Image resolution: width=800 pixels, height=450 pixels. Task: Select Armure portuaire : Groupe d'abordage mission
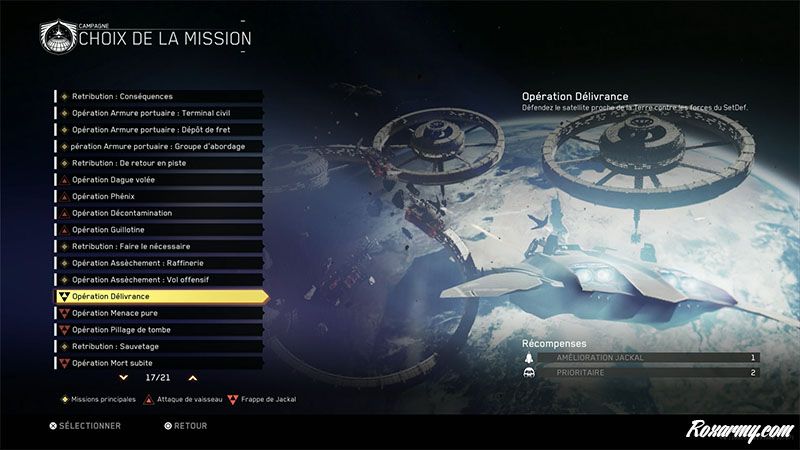(160, 146)
